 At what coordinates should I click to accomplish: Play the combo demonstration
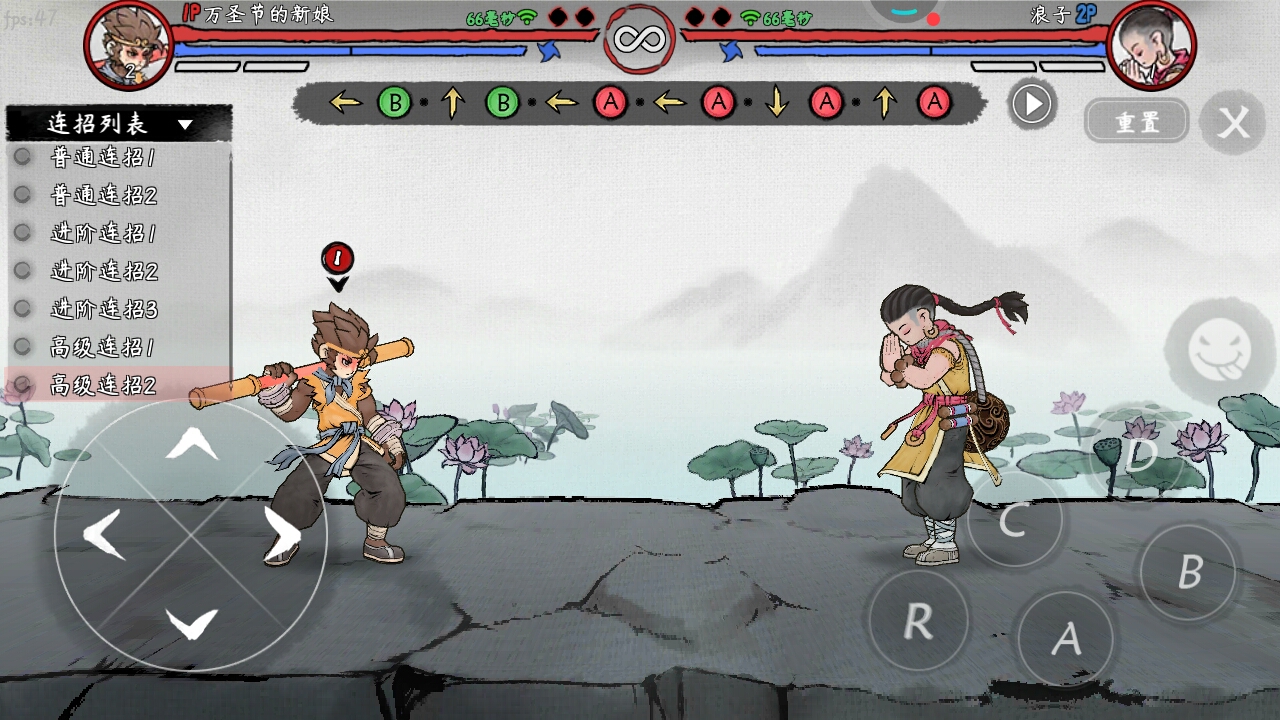1032,104
